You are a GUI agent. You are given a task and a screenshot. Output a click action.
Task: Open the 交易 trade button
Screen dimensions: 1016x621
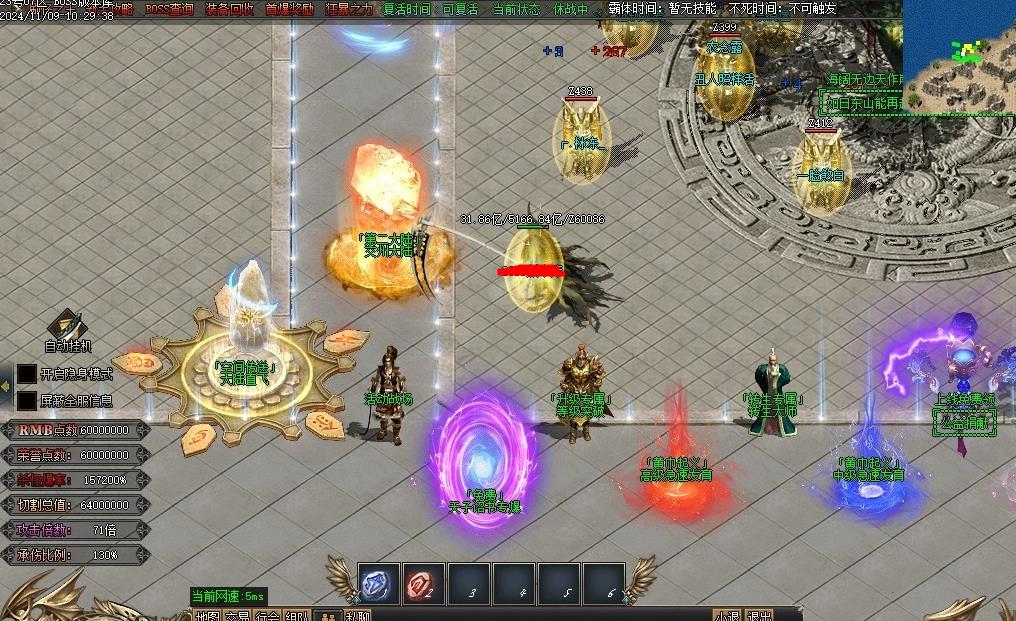point(237,616)
